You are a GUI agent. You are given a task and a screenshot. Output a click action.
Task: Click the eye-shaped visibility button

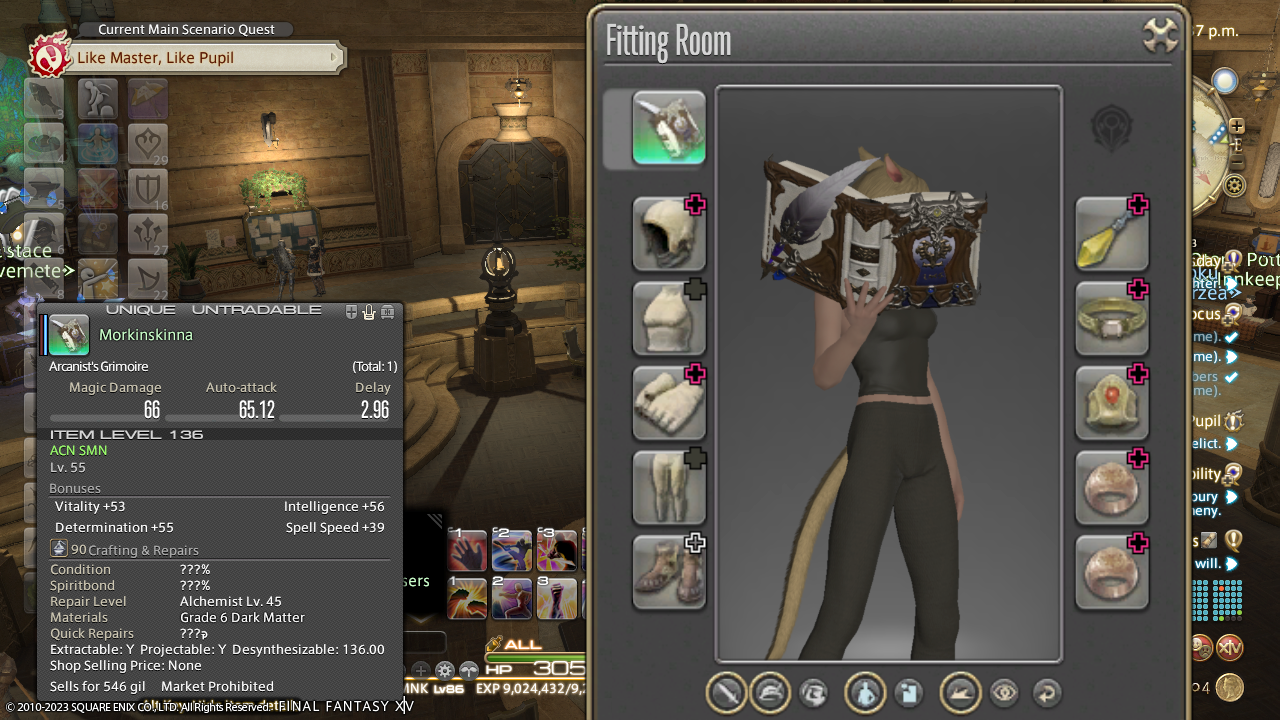click(x=1004, y=693)
